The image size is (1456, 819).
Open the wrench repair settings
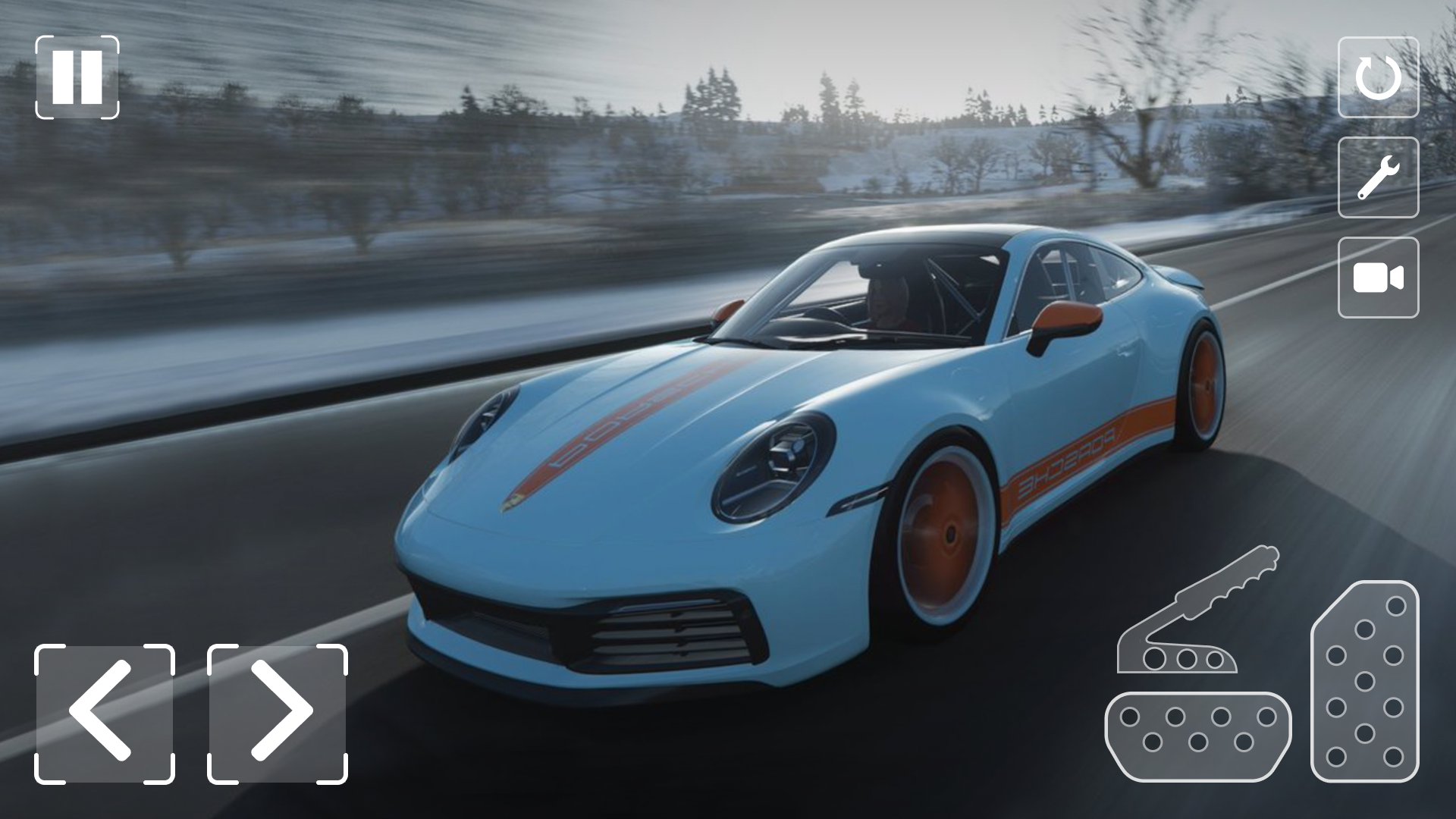pos(1378,177)
